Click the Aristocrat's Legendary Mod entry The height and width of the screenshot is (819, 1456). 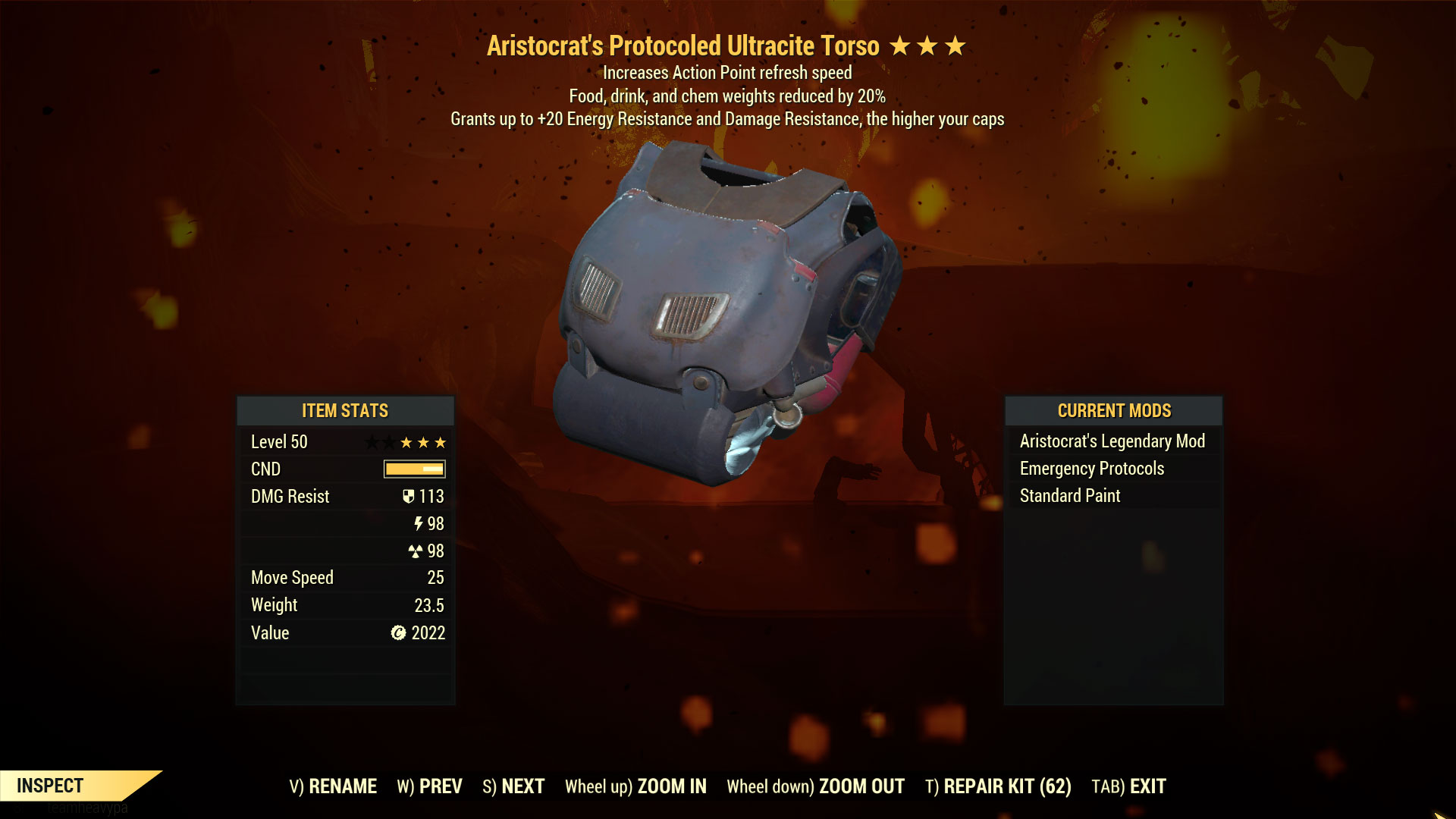click(x=1112, y=441)
